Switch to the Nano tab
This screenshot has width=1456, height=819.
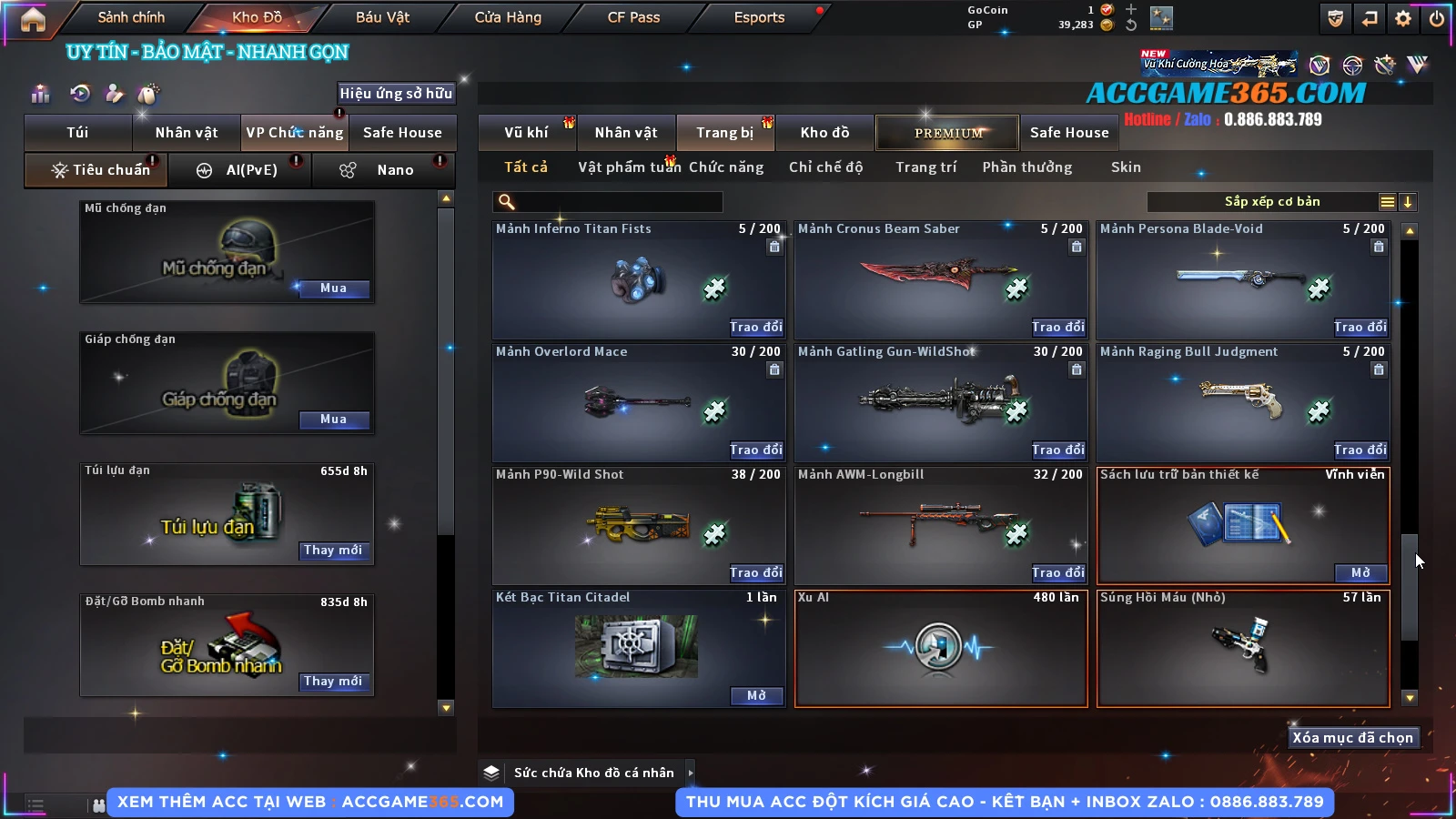[x=395, y=170]
